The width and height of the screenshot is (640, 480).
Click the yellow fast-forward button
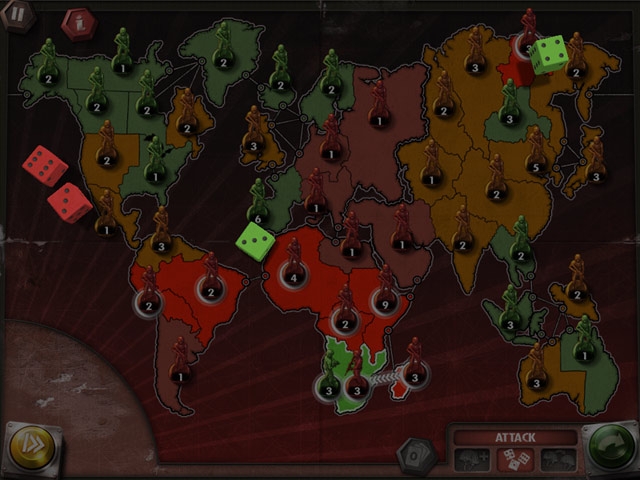(x=31, y=445)
